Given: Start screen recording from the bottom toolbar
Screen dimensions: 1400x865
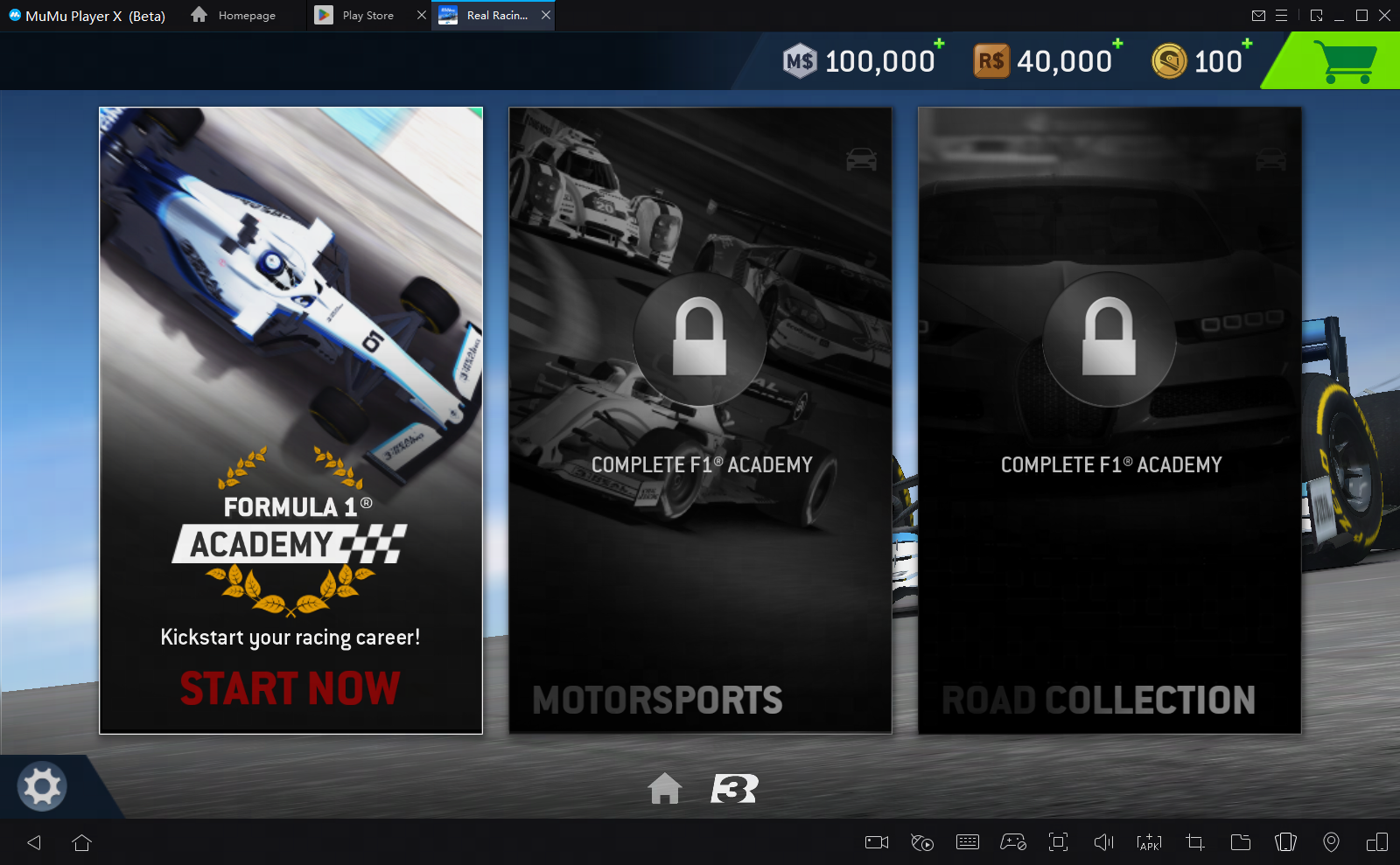Looking at the screenshot, I should (x=876, y=842).
